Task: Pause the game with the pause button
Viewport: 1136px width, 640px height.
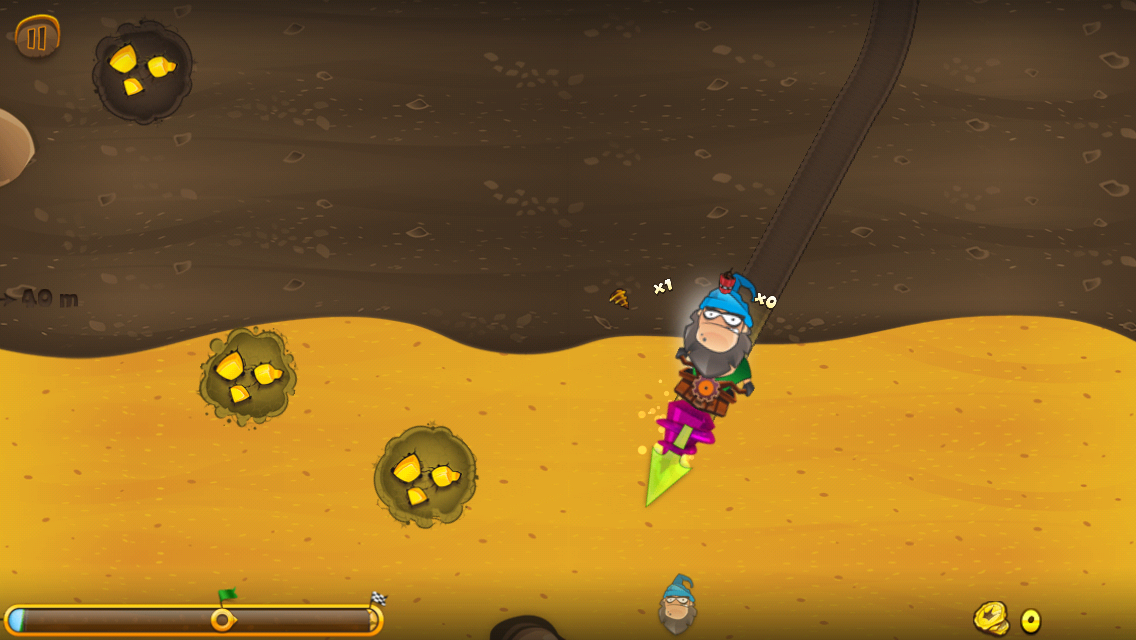Action: point(37,38)
